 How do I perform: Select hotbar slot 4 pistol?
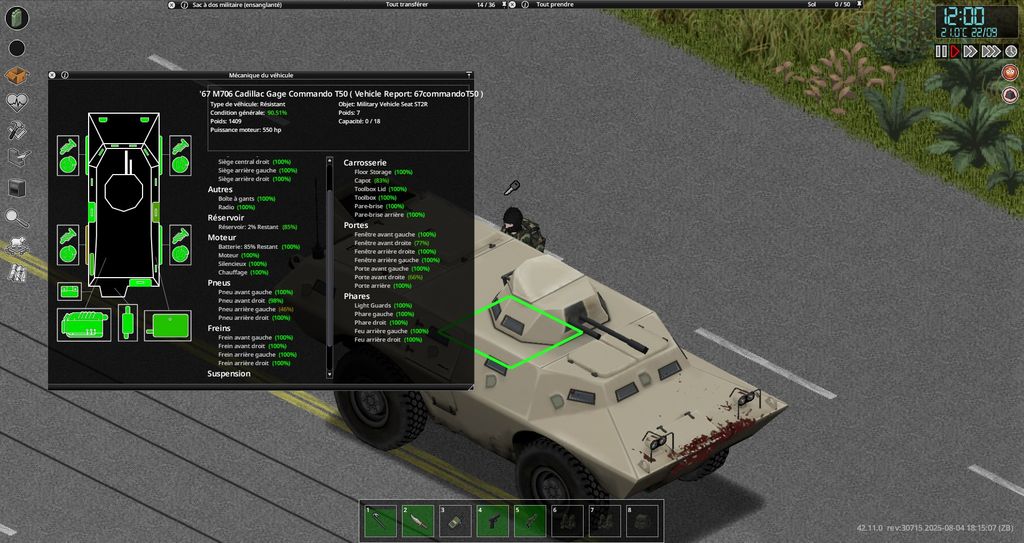point(492,520)
